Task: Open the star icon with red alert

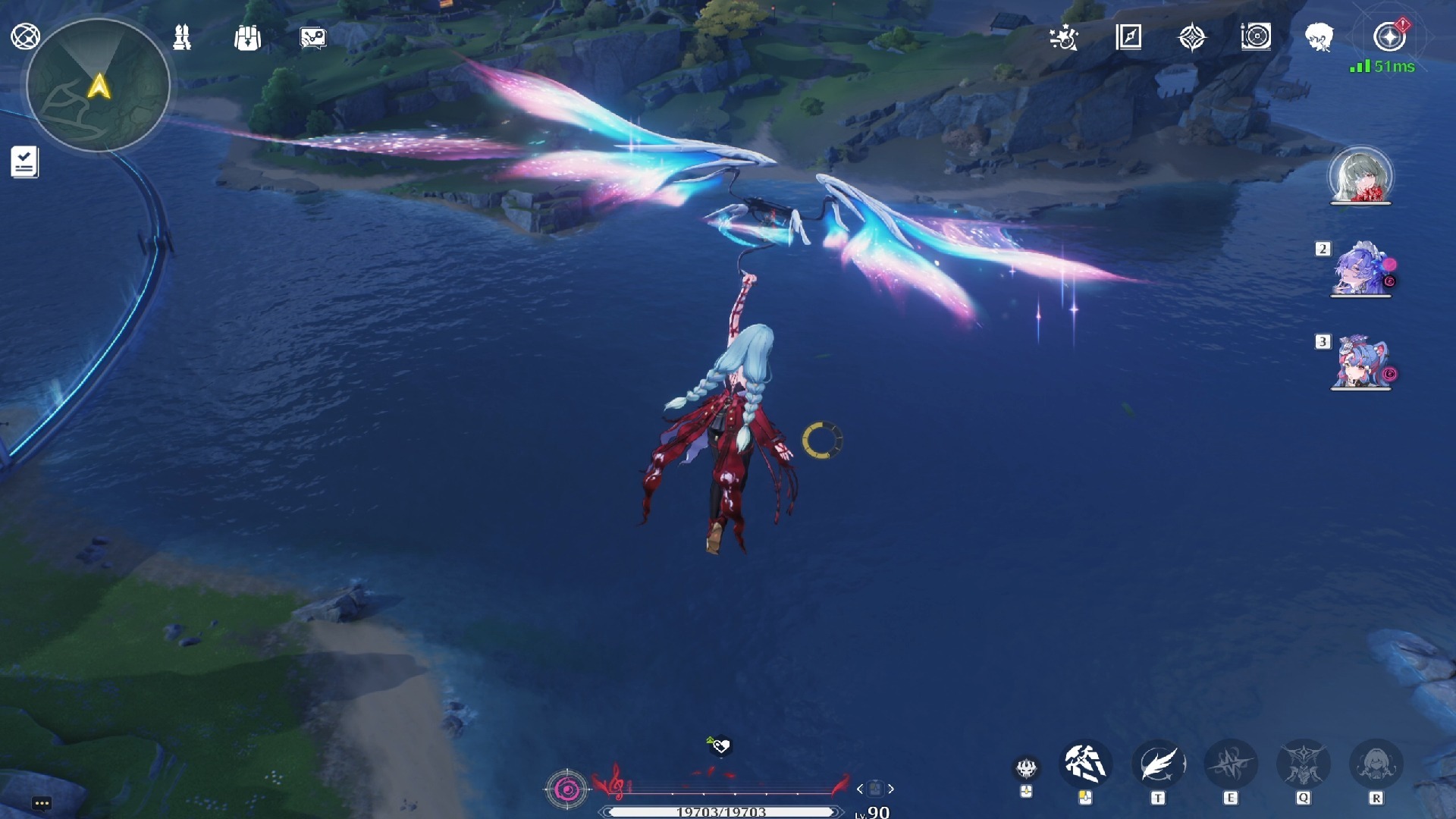Action: [x=1389, y=36]
